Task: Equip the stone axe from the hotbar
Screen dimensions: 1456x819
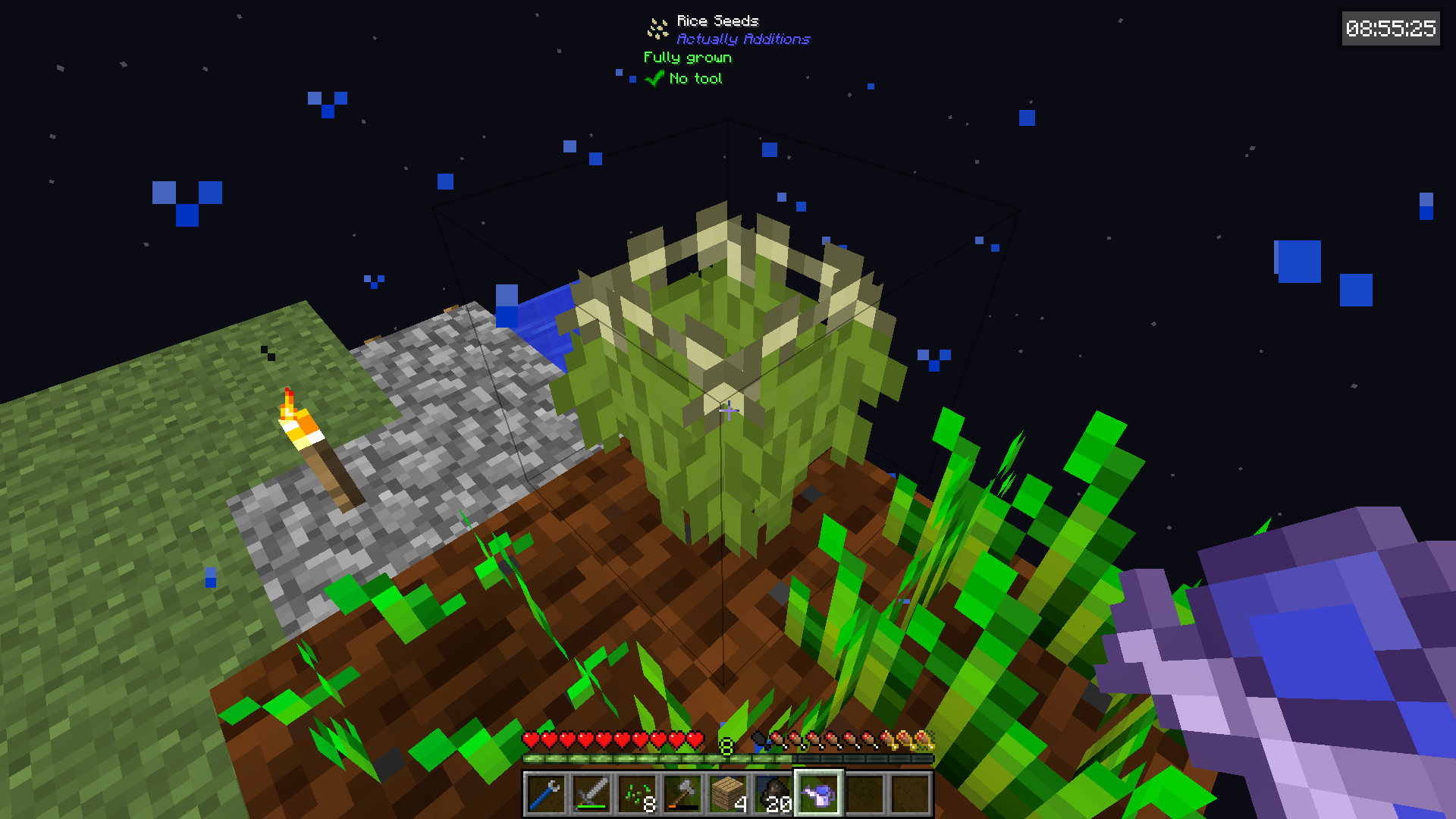Action: (x=682, y=794)
